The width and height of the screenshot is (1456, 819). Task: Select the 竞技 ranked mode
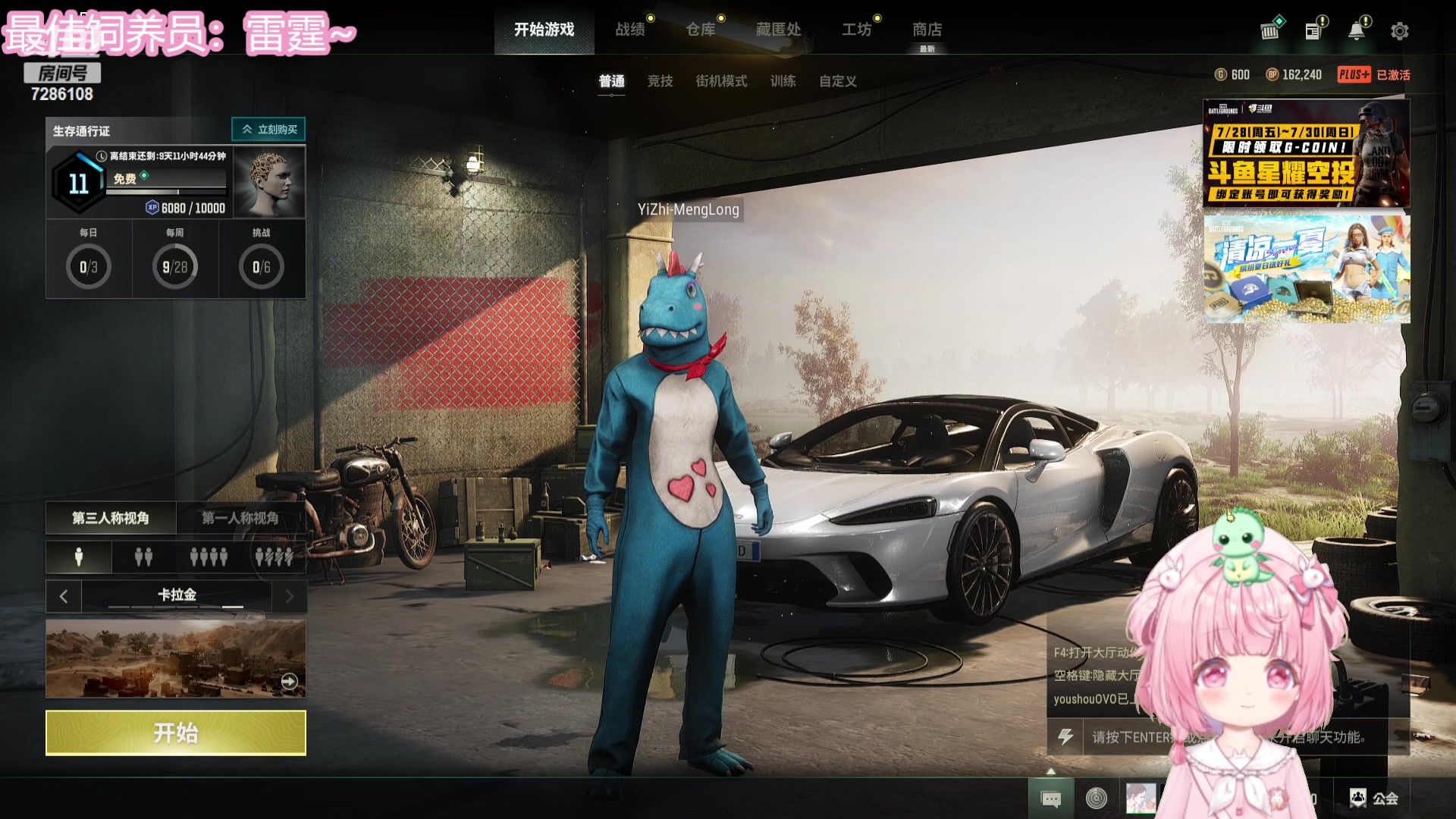[660, 81]
